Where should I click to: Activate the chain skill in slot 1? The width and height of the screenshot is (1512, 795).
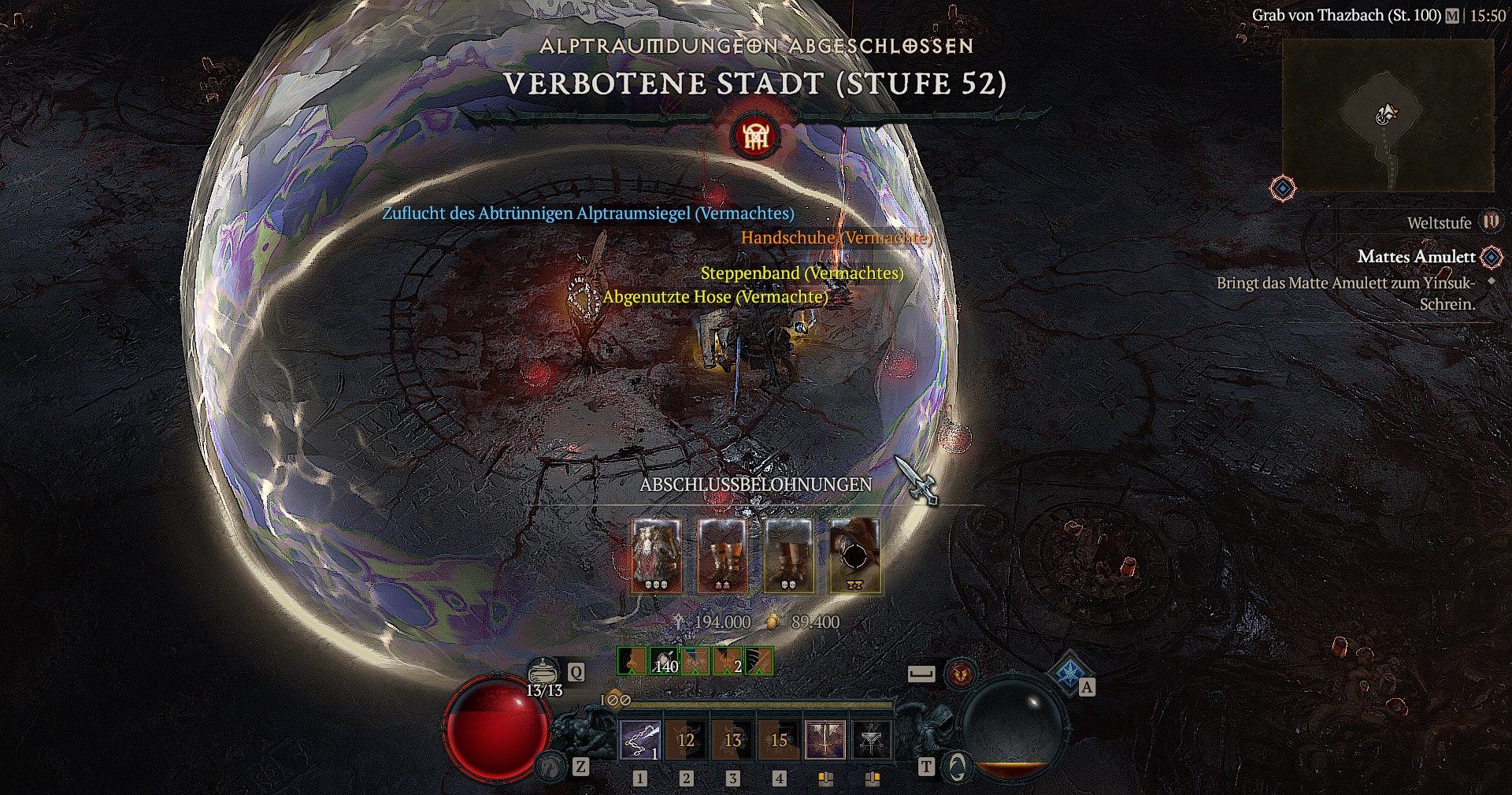640,740
